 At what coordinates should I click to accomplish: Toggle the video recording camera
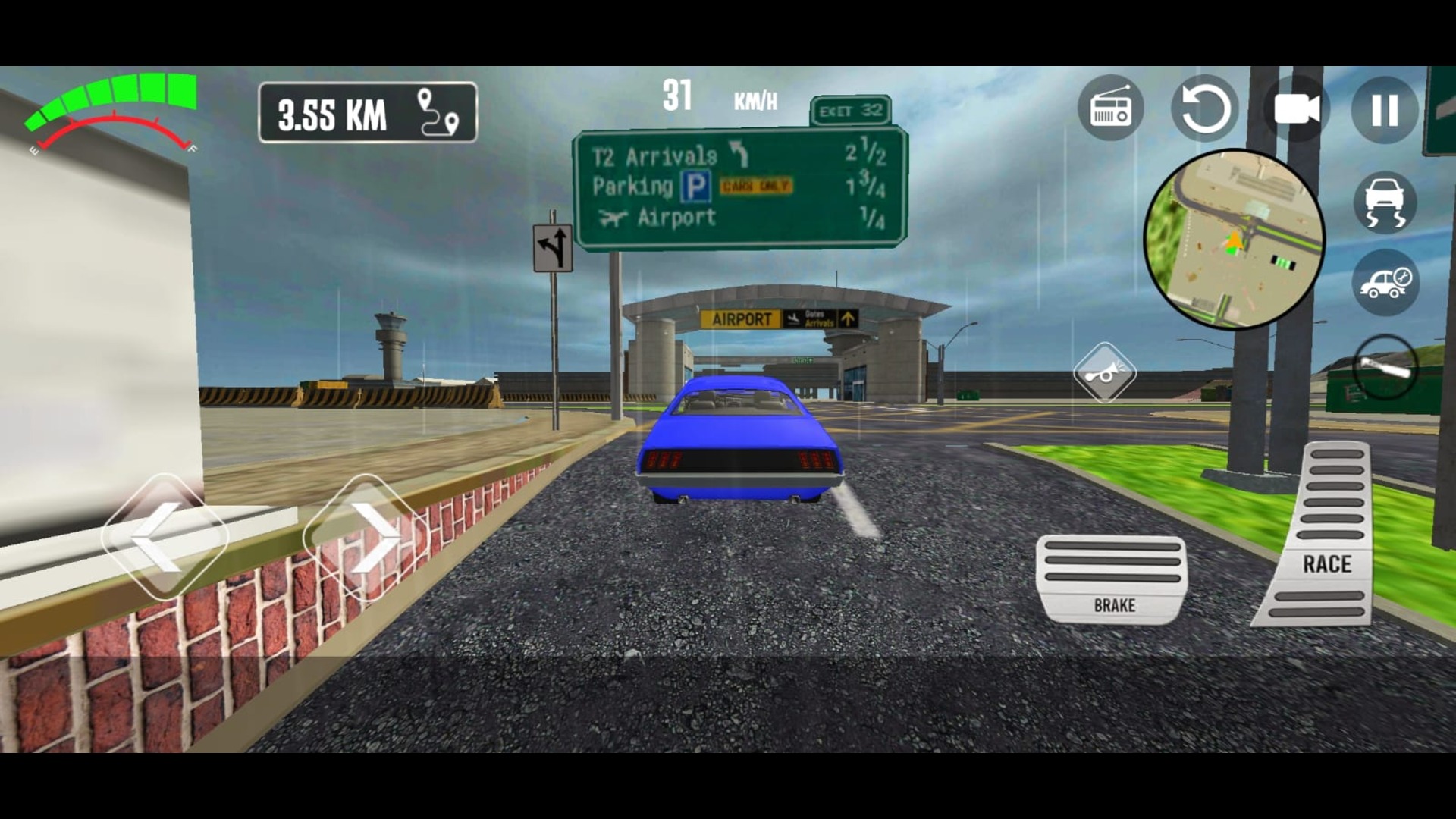point(1297,108)
